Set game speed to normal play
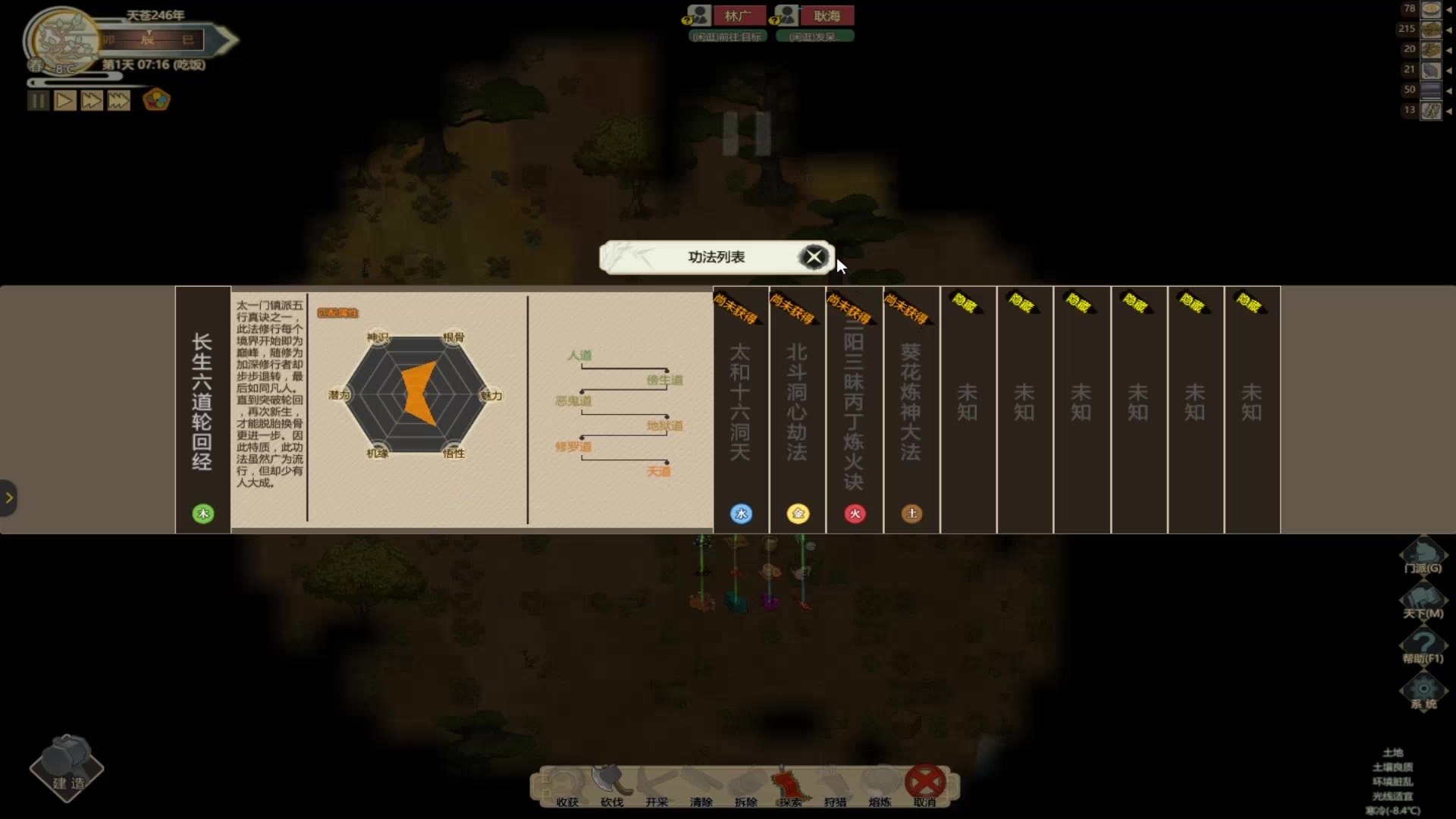The image size is (1456, 819). point(65,101)
